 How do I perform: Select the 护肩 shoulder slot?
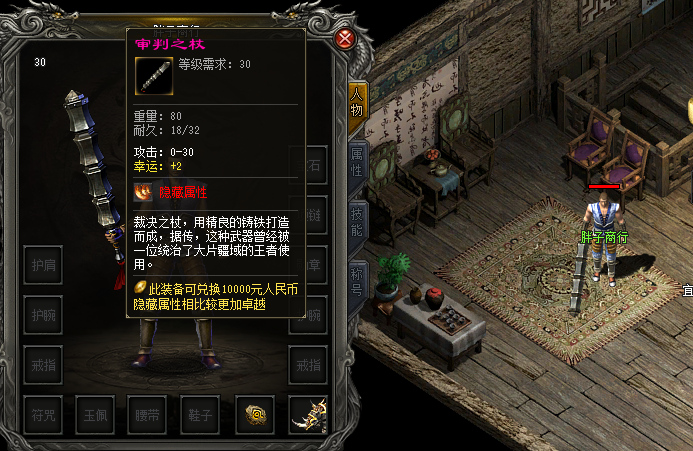(42, 264)
